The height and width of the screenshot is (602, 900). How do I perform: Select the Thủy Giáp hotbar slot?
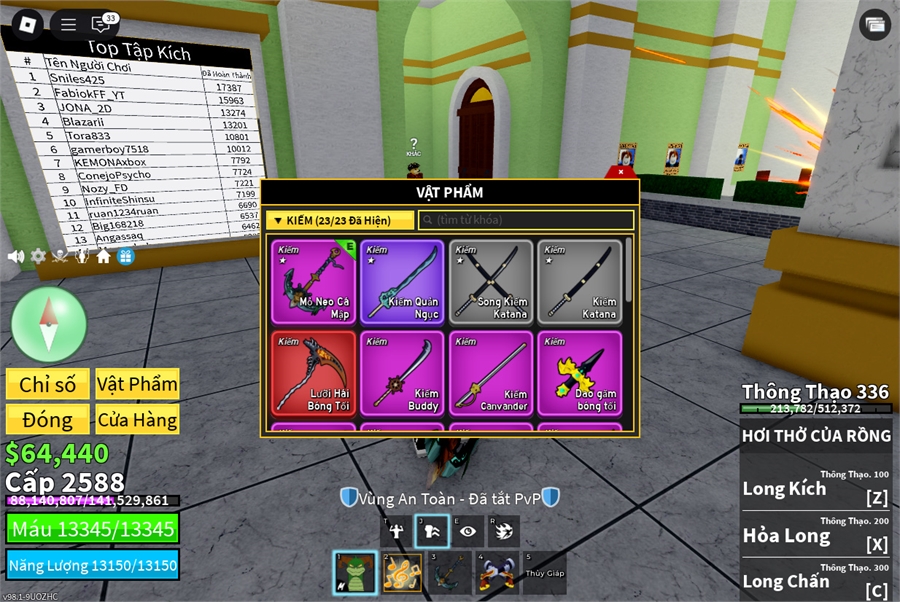[x=544, y=573]
